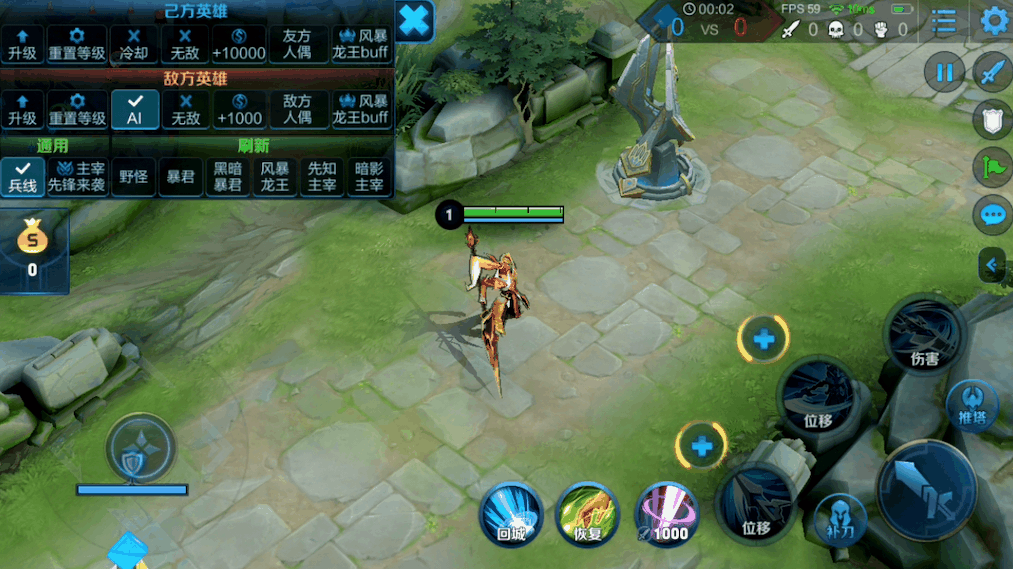Select the 冷却 cooldown option for own hero
Viewport: 1013px width, 569px height.
[133, 44]
